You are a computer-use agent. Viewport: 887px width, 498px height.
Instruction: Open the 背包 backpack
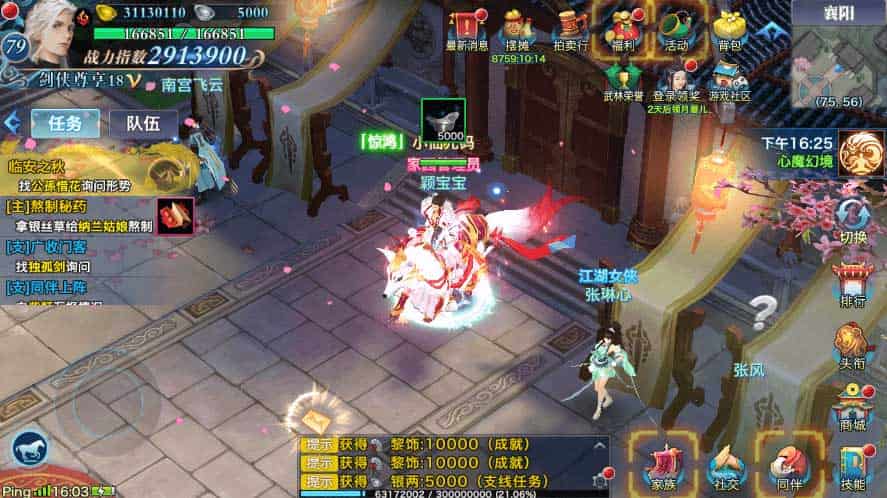[x=730, y=28]
